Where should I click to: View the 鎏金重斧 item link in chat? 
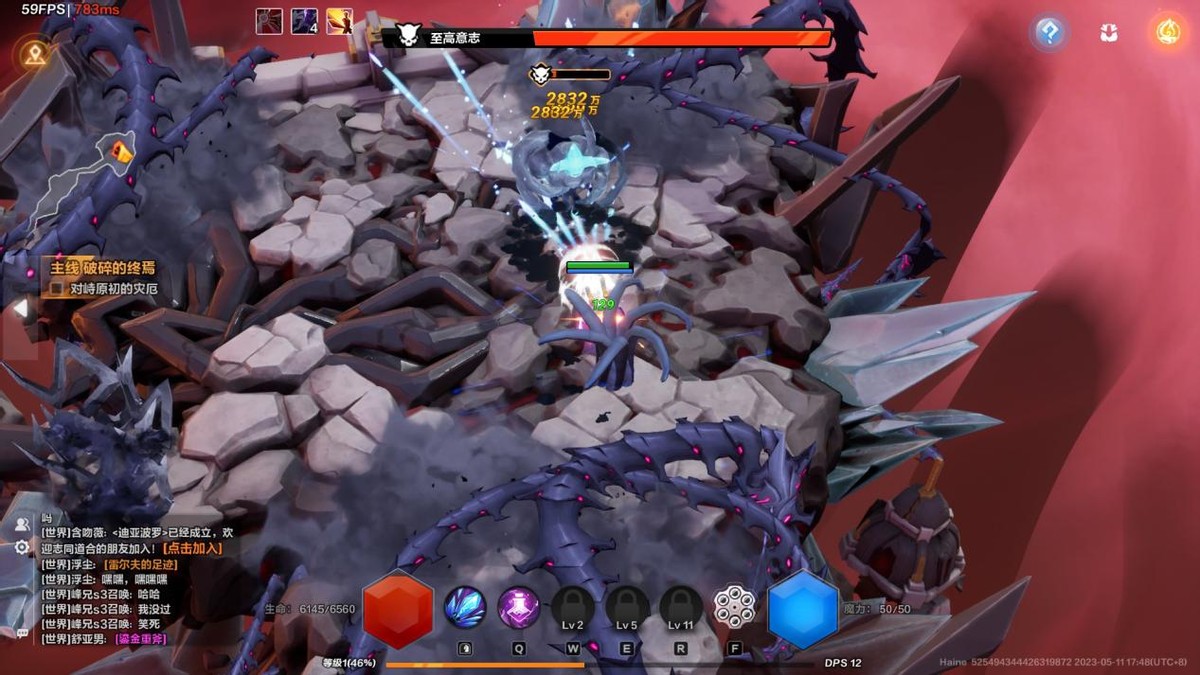[x=140, y=639]
